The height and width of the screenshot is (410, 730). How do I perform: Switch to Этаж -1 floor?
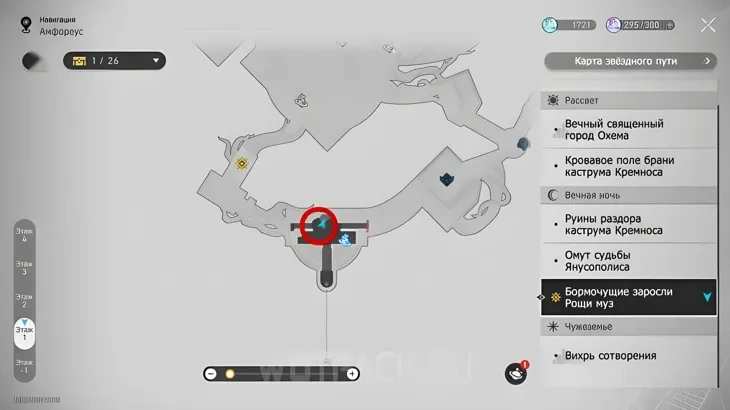[x=23, y=366]
